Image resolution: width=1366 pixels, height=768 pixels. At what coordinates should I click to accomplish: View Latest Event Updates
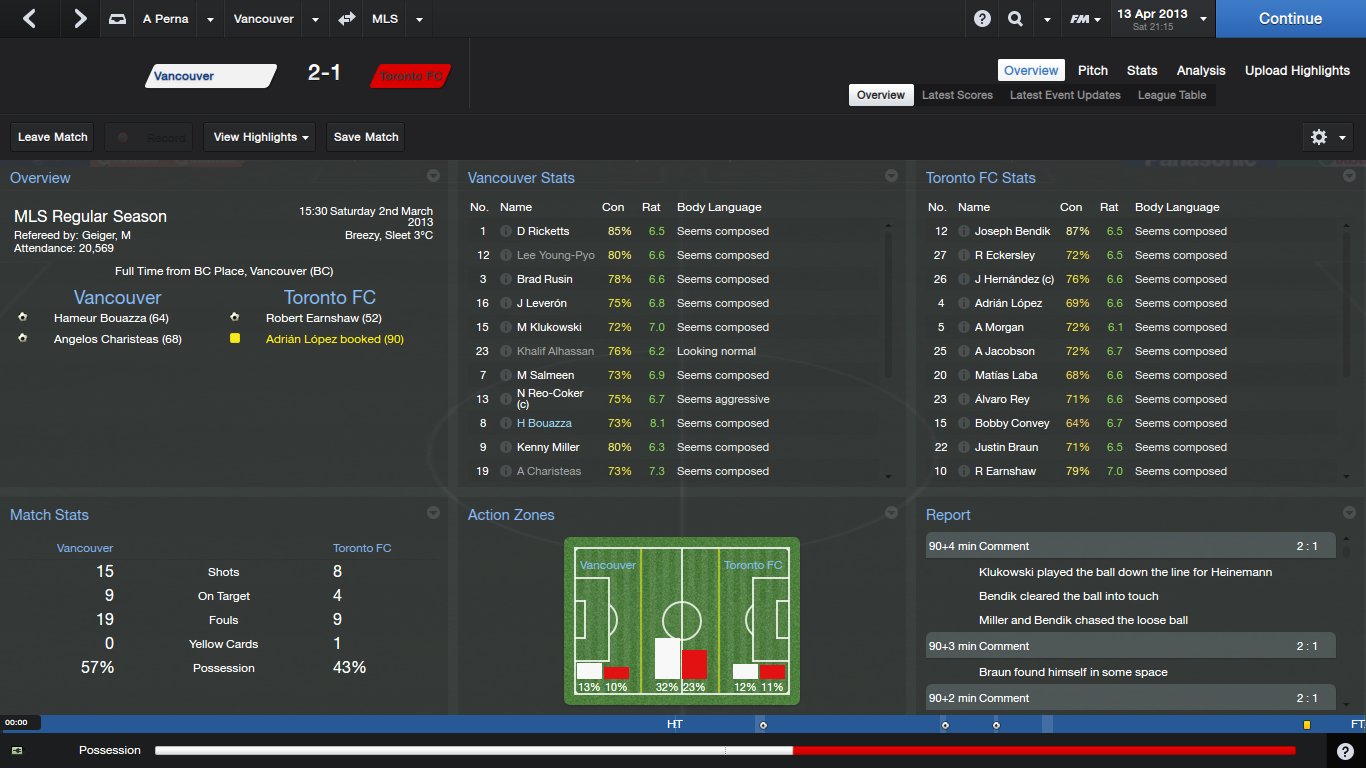point(1065,95)
